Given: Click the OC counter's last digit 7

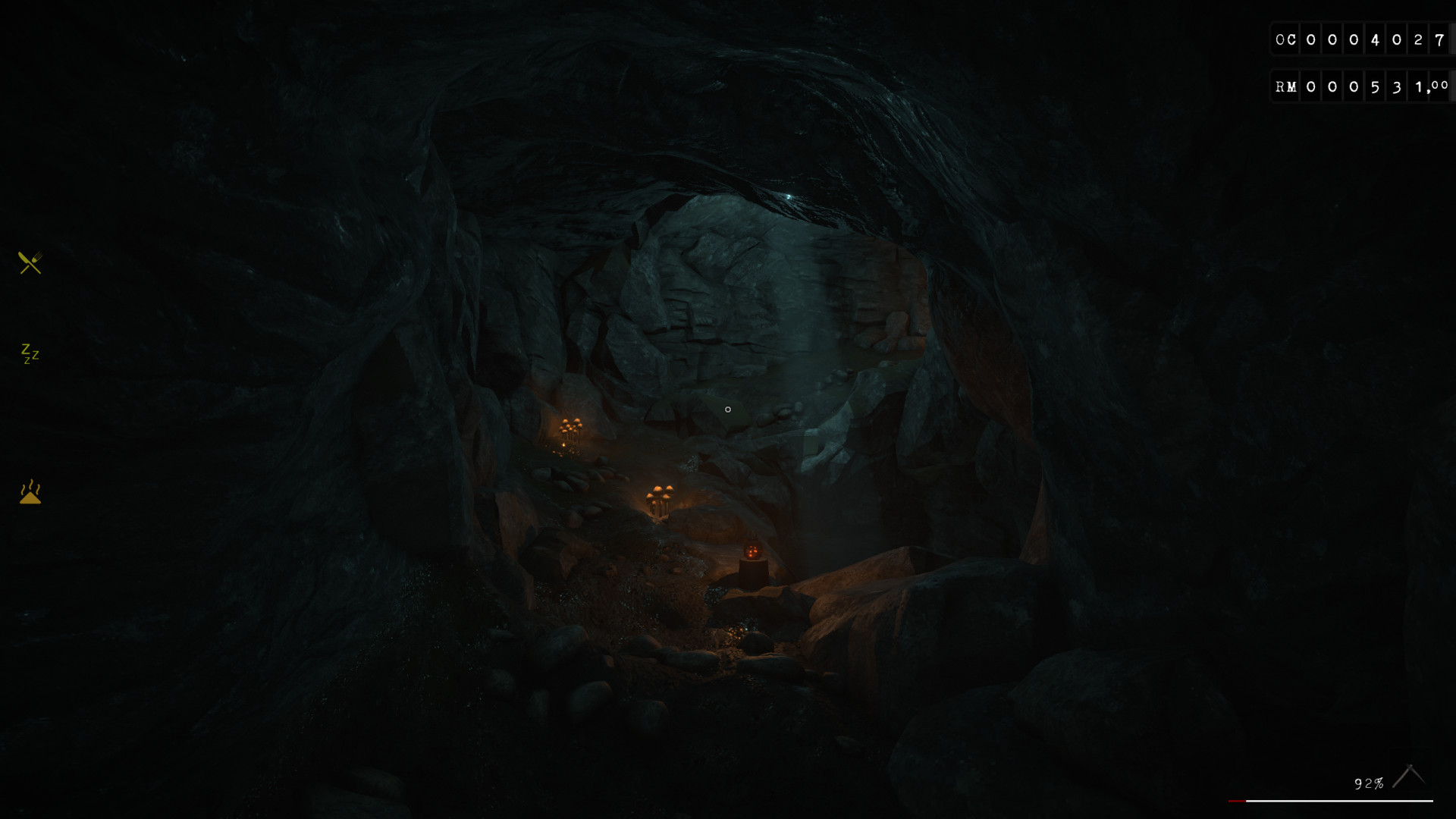Looking at the screenshot, I should (1438, 39).
